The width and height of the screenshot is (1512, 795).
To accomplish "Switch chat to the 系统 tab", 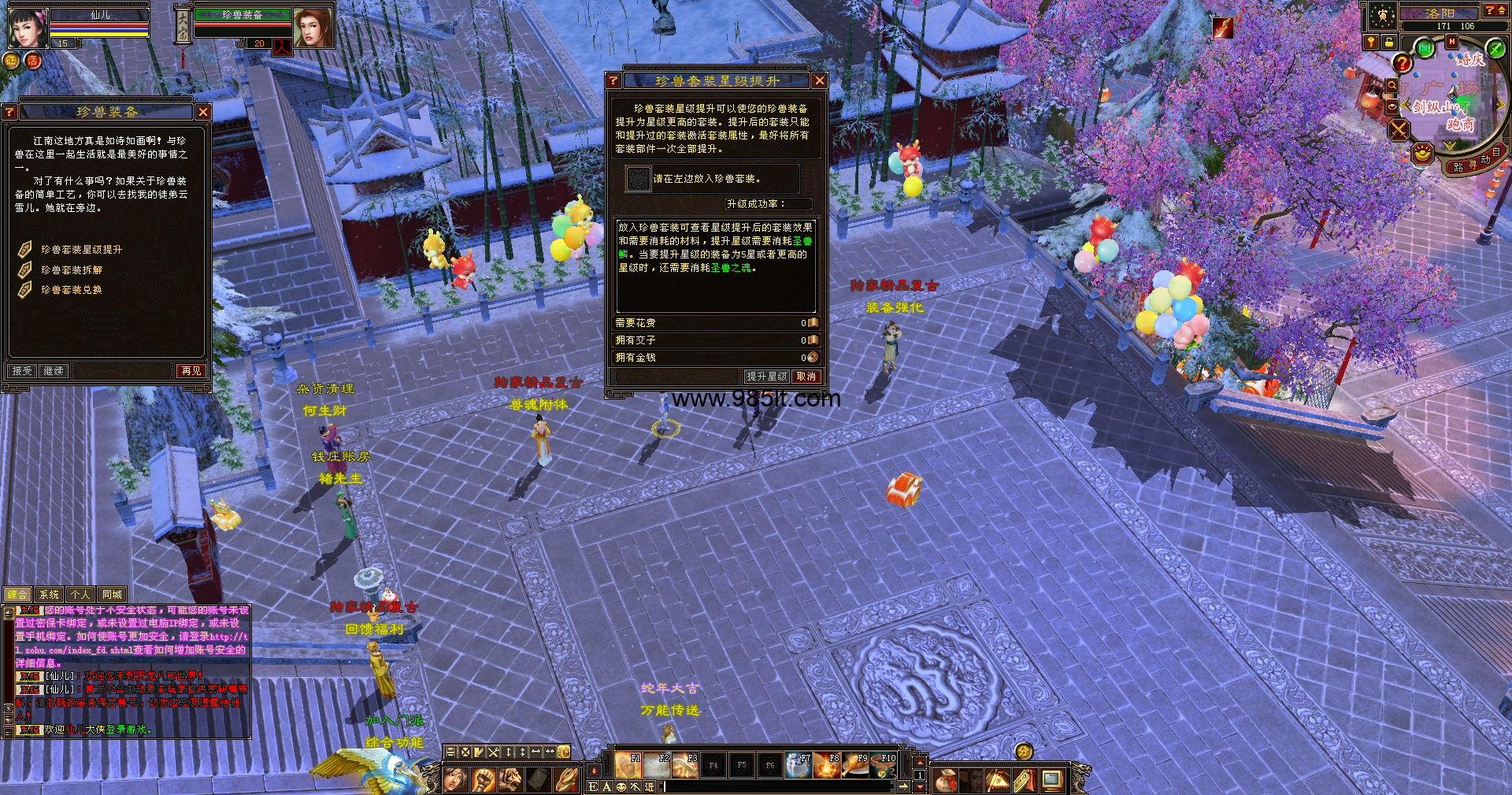I will pyautogui.click(x=49, y=595).
